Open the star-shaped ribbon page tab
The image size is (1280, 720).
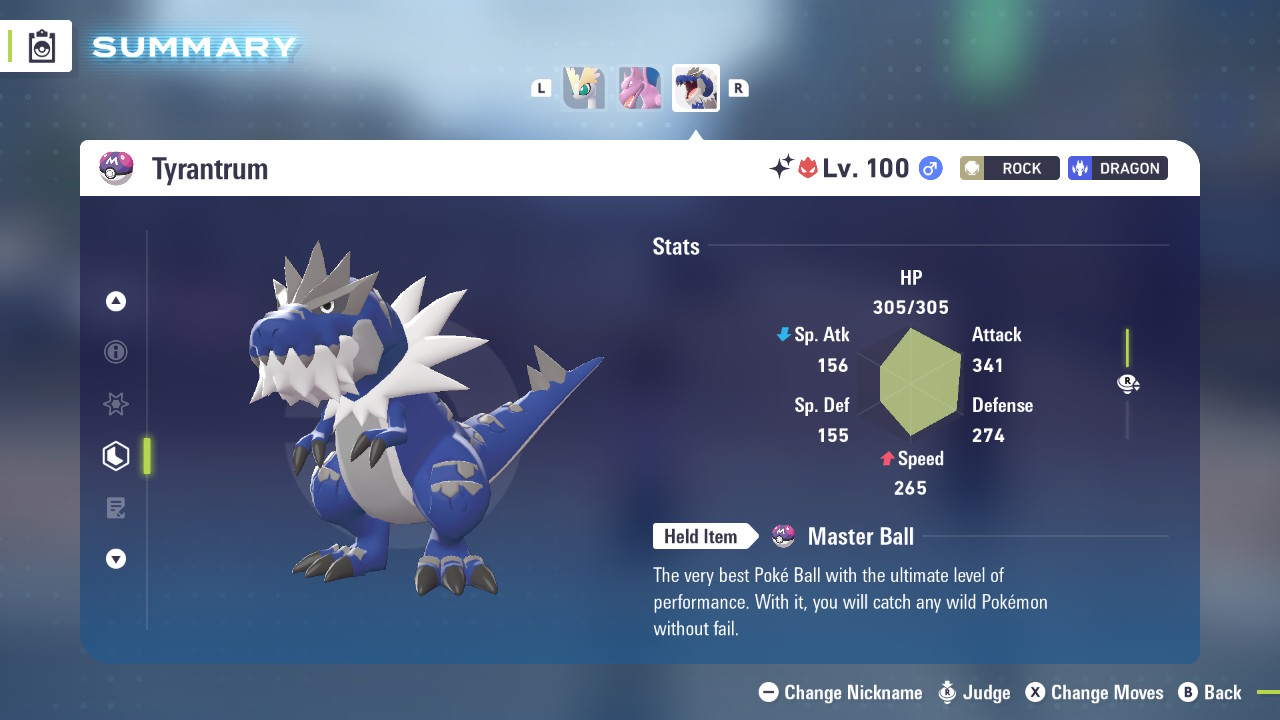(x=116, y=404)
